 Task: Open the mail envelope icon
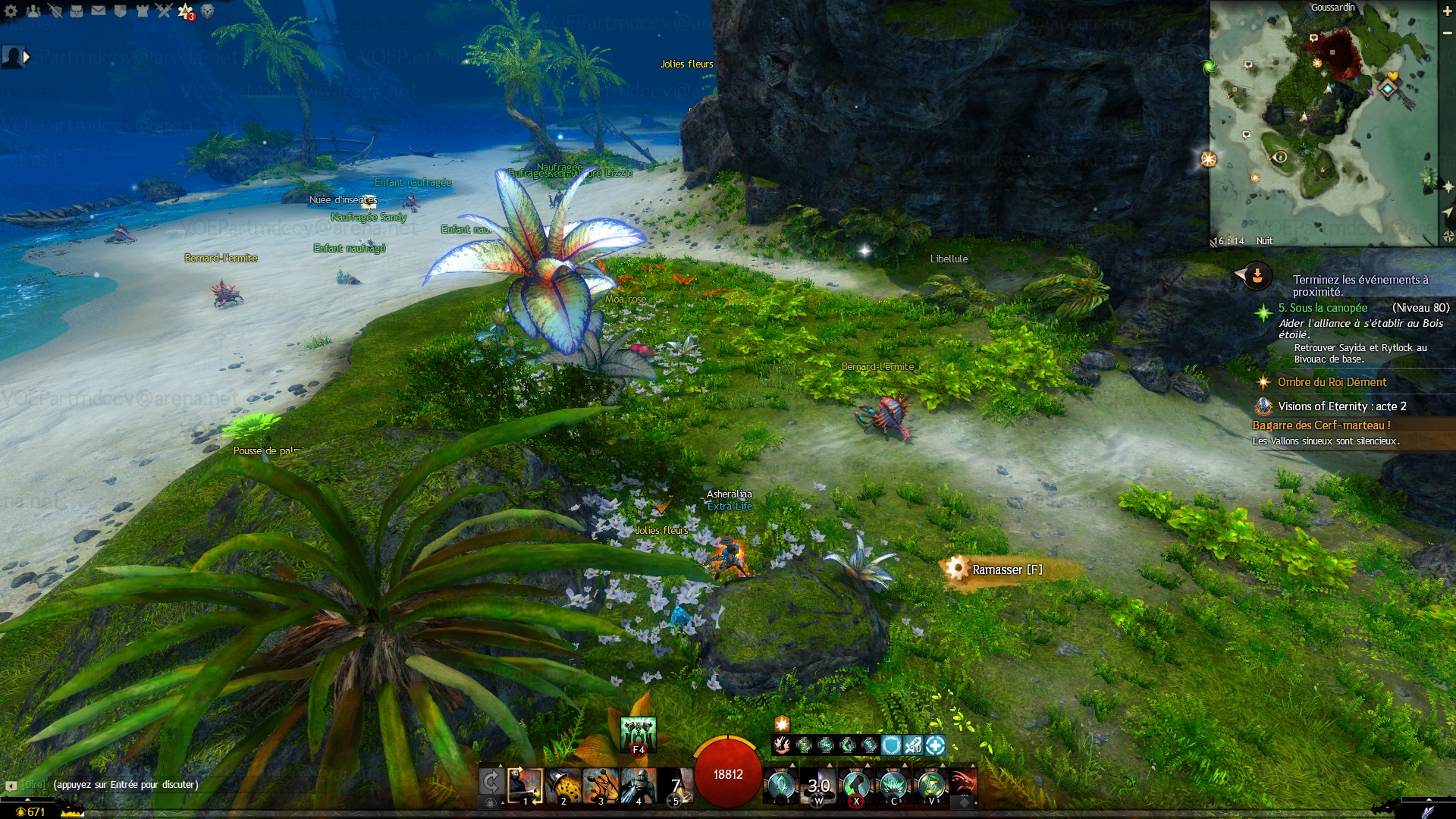click(99, 11)
